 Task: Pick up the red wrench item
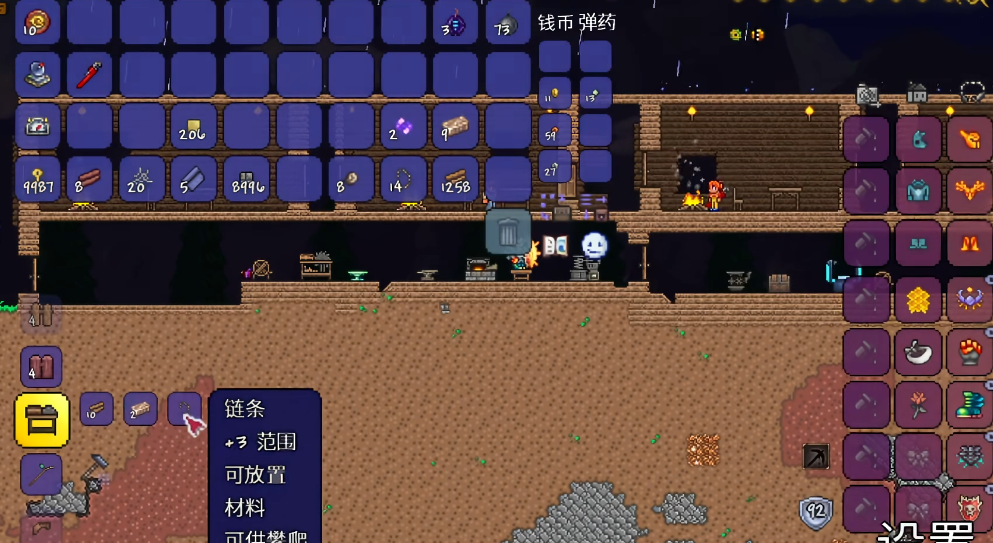[x=90, y=75]
